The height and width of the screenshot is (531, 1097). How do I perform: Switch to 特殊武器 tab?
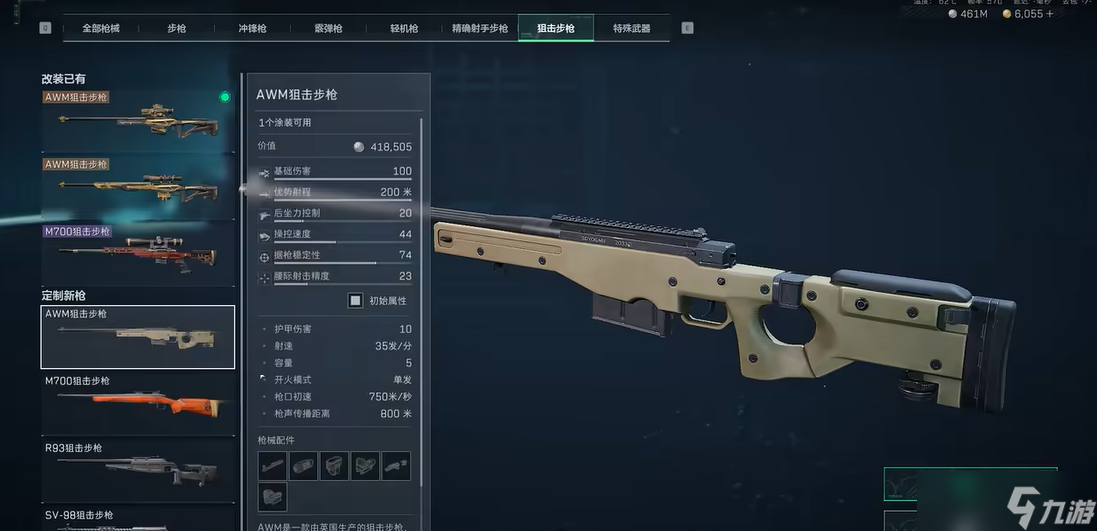tap(631, 28)
